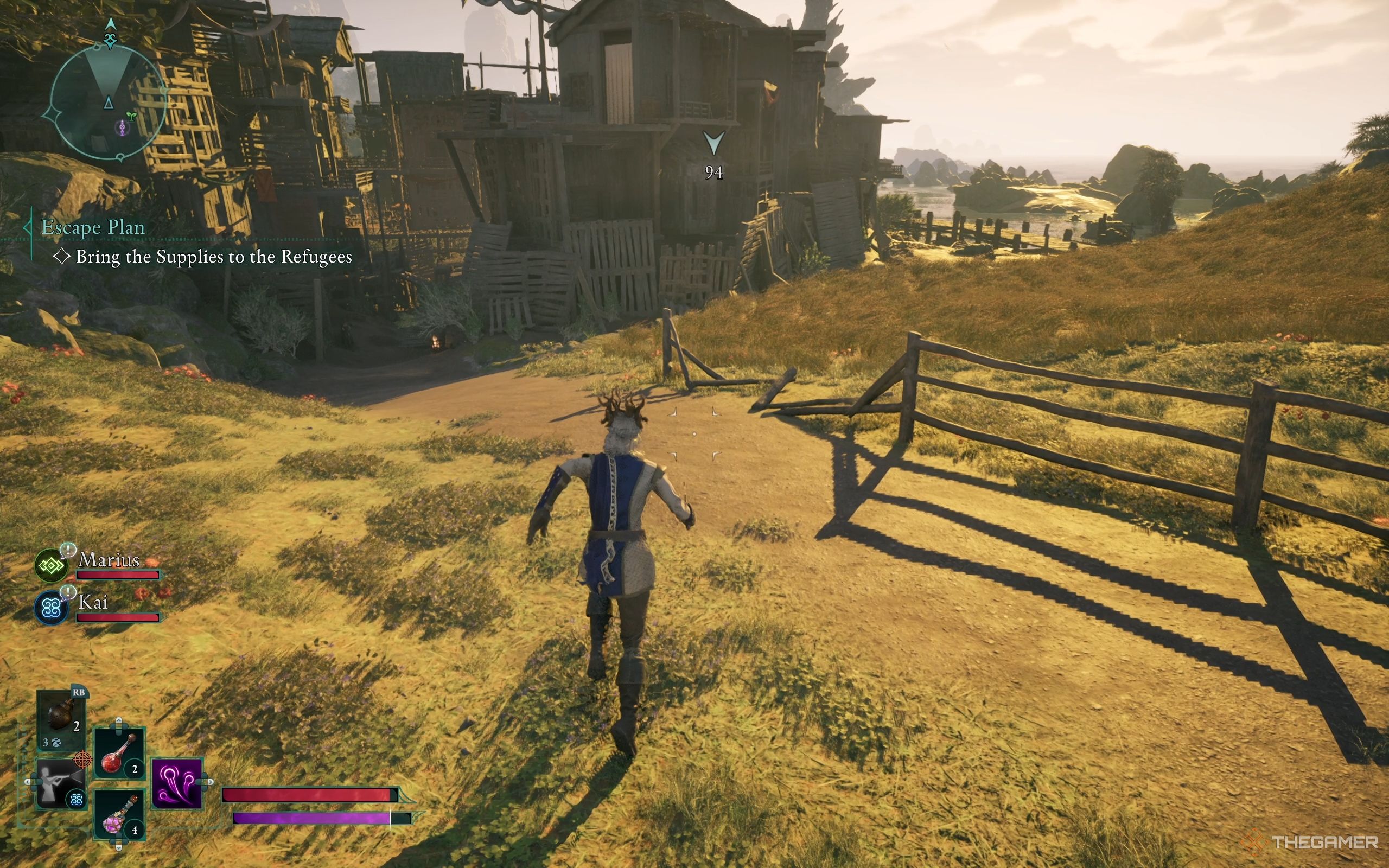Screen dimensions: 1389x868
Task: Click the purple marker on the minimap
Action: point(122,127)
